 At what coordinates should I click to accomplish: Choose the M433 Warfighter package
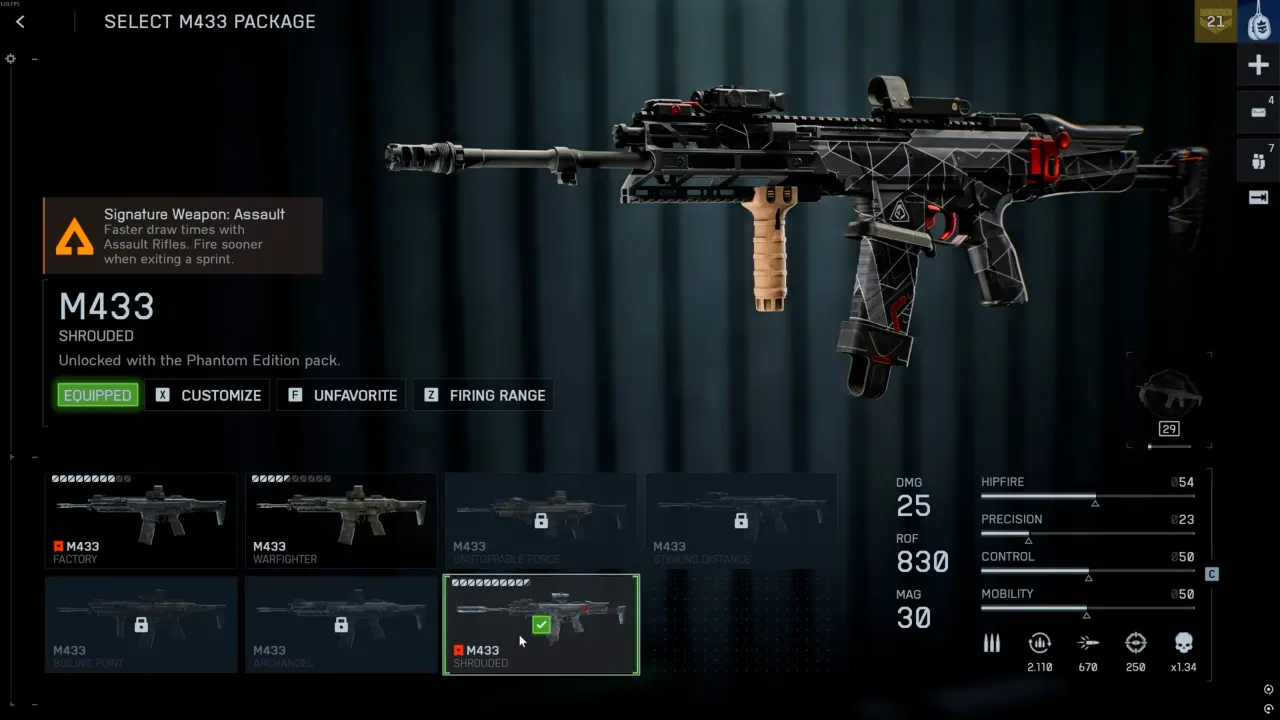coord(341,520)
